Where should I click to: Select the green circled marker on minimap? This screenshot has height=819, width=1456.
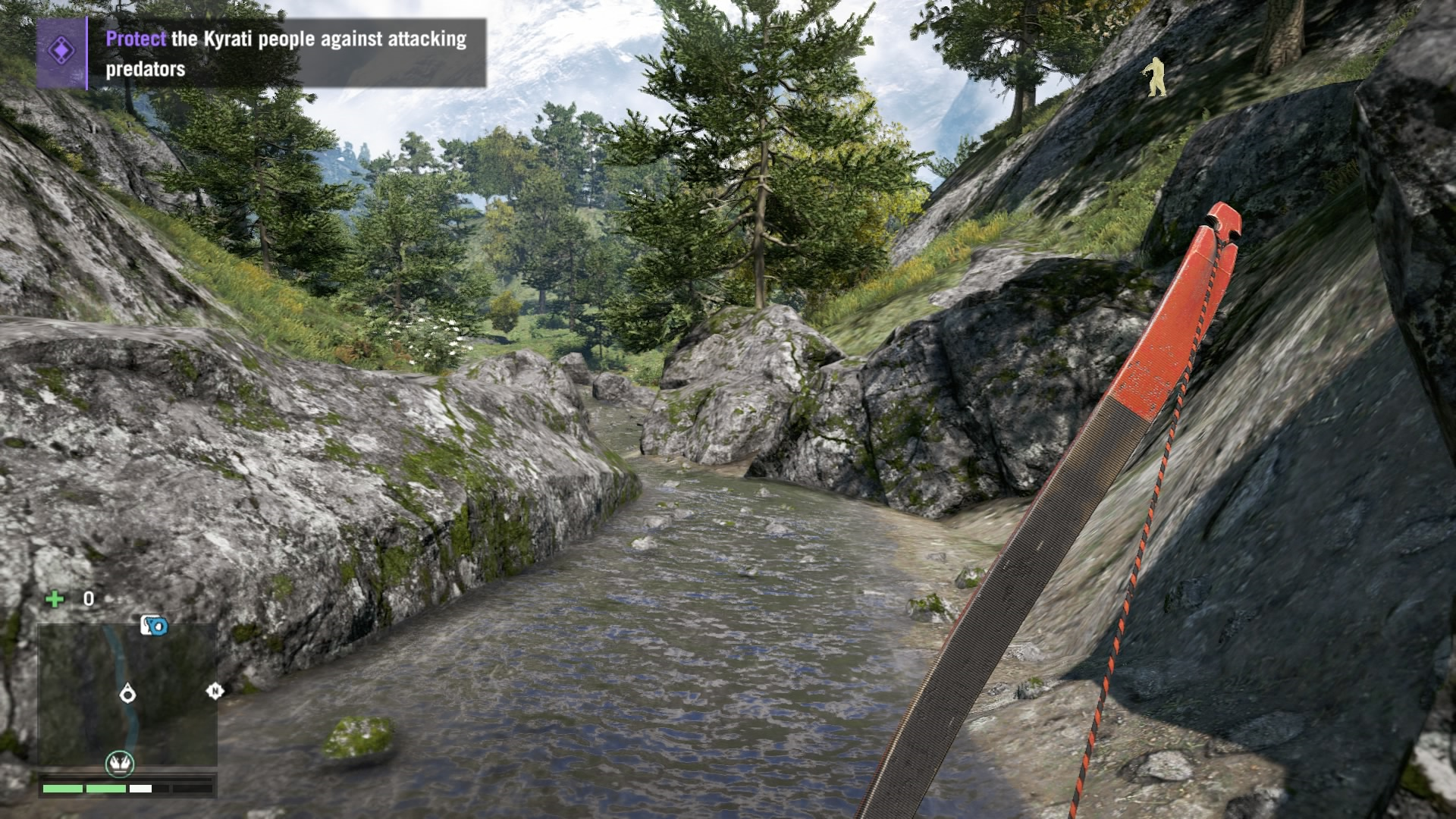[119, 763]
